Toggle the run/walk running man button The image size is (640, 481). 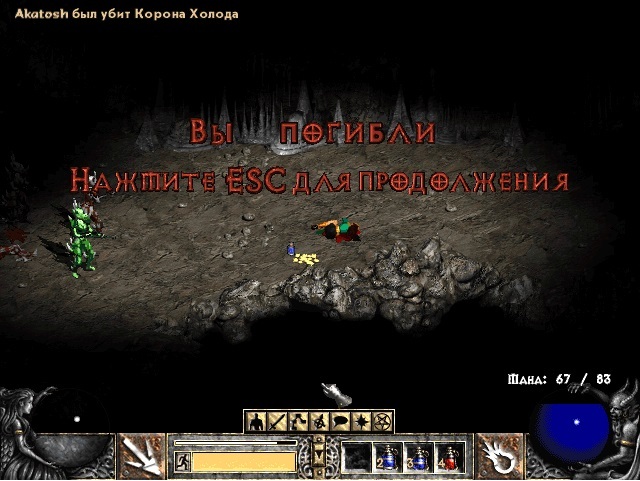182,461
